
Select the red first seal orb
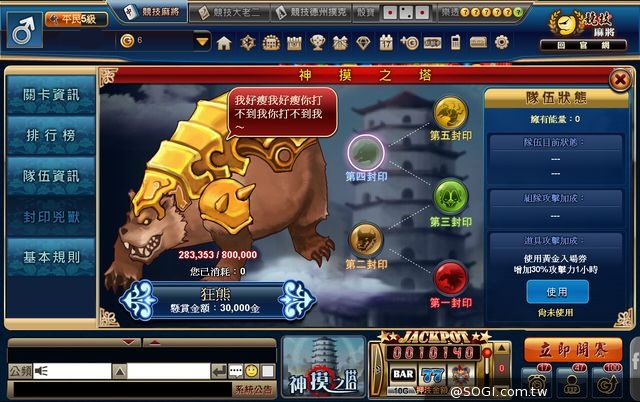click(448, 274)
